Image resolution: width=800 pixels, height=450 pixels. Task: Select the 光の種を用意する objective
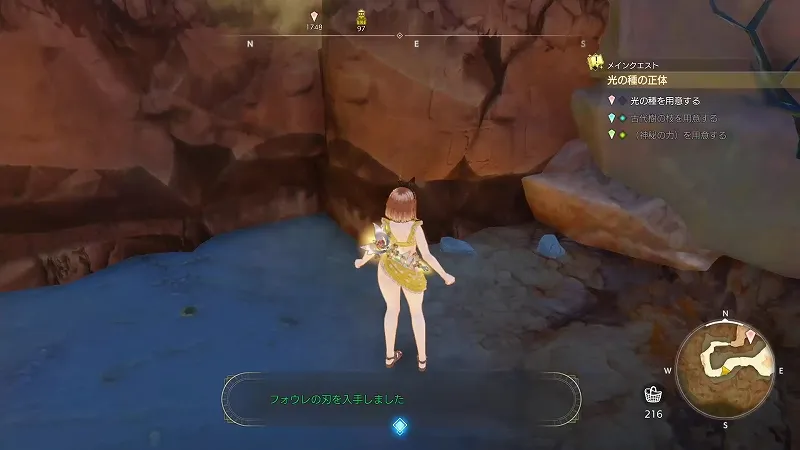coord(664,101)
